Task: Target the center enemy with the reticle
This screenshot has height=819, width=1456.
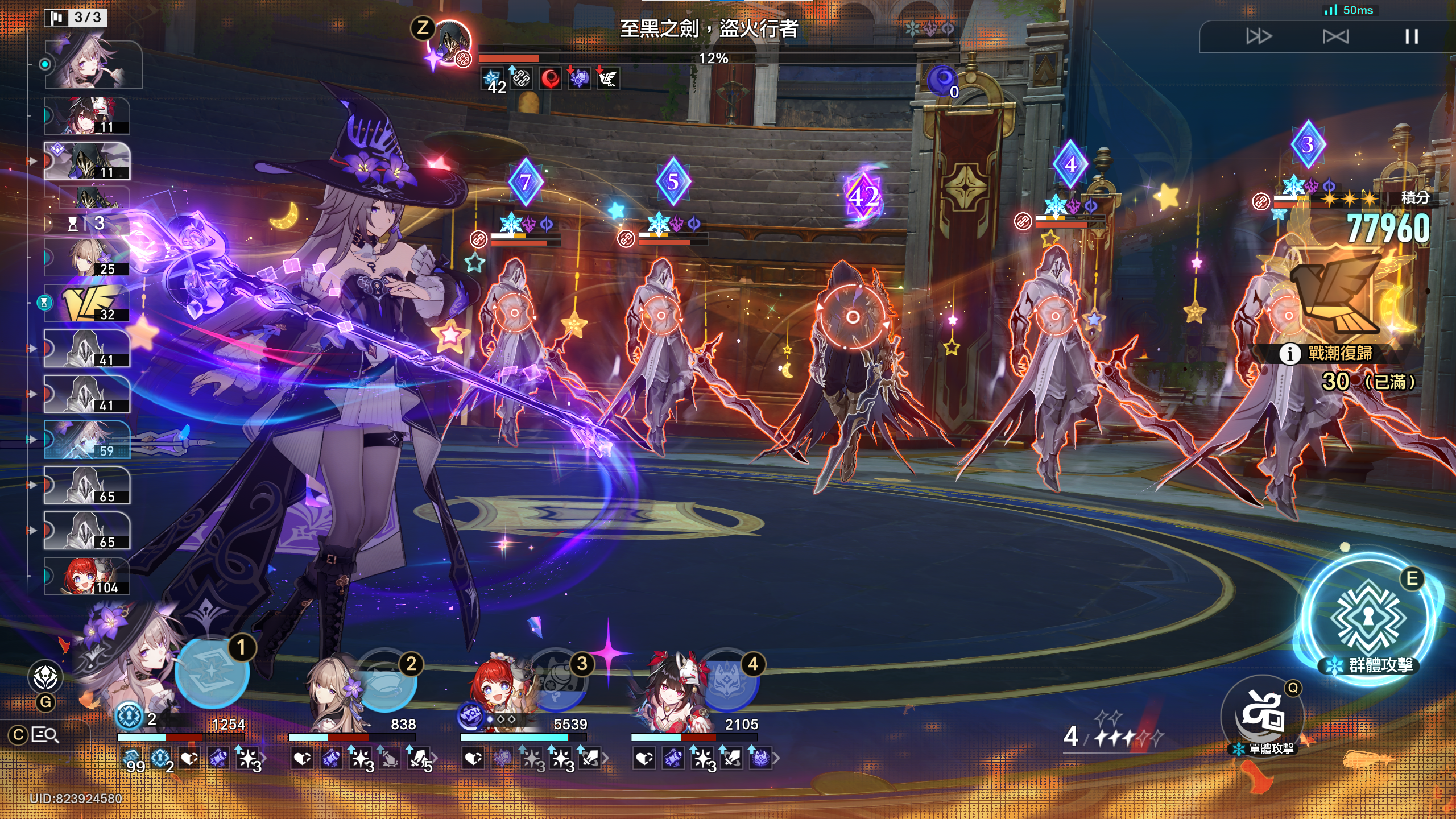Action: (x=852, y=317)
